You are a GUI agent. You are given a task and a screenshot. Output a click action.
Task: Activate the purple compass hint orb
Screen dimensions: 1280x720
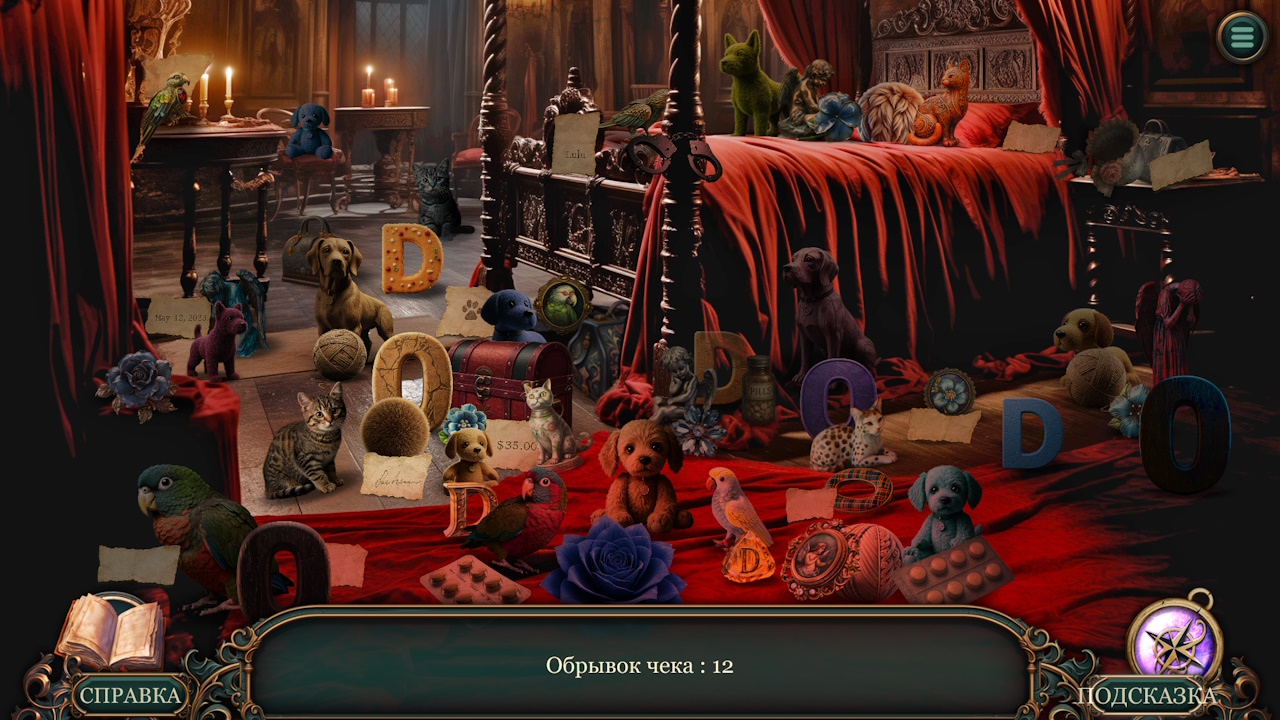click(1174, 641)
